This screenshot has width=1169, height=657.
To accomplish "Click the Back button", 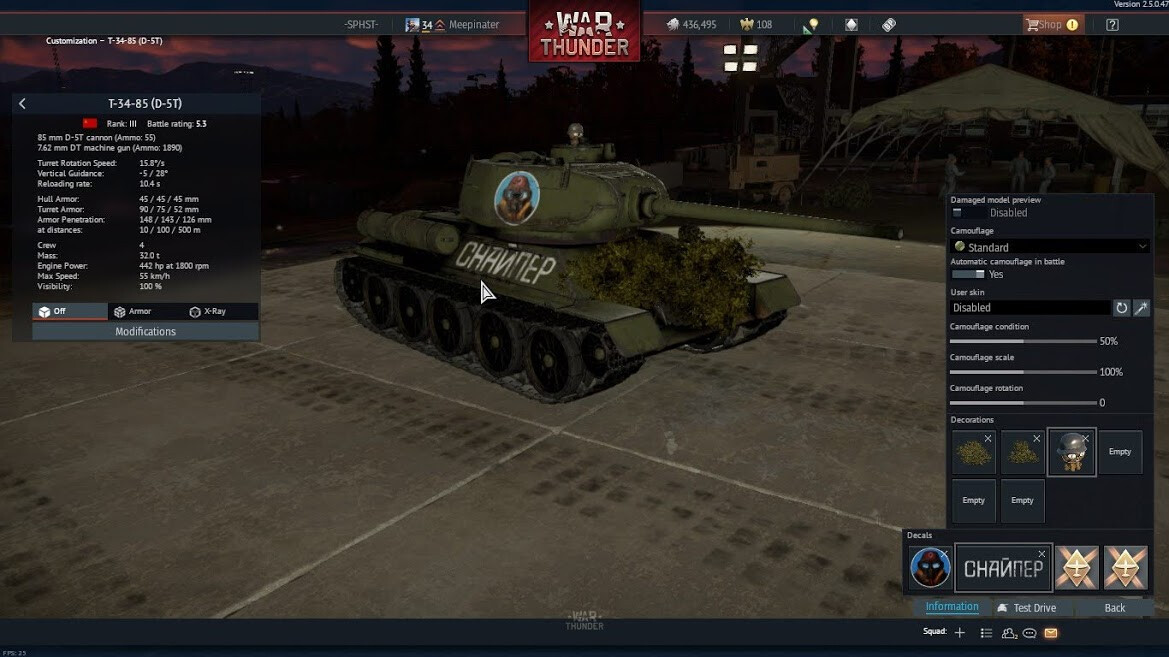I will click(x=1115, y=608).
